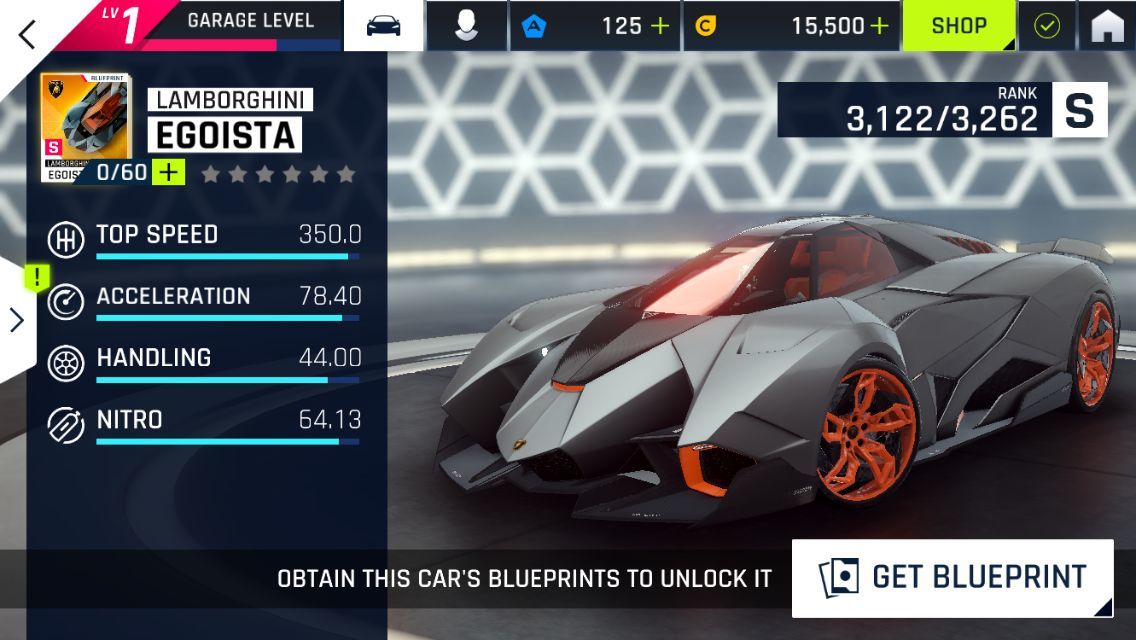The width and height of the screenshot is (1136, 640).
Task: Switch to the driver profile tab
Action: click(x=465, y=26)
